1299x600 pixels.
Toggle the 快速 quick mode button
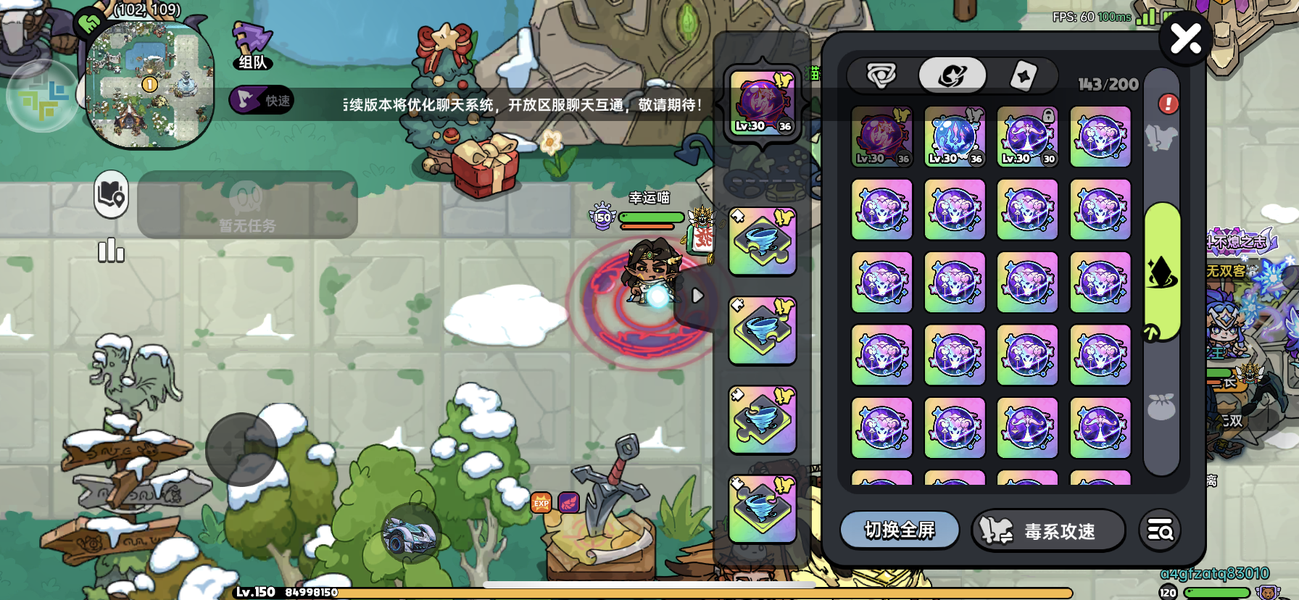click(261, 100)
